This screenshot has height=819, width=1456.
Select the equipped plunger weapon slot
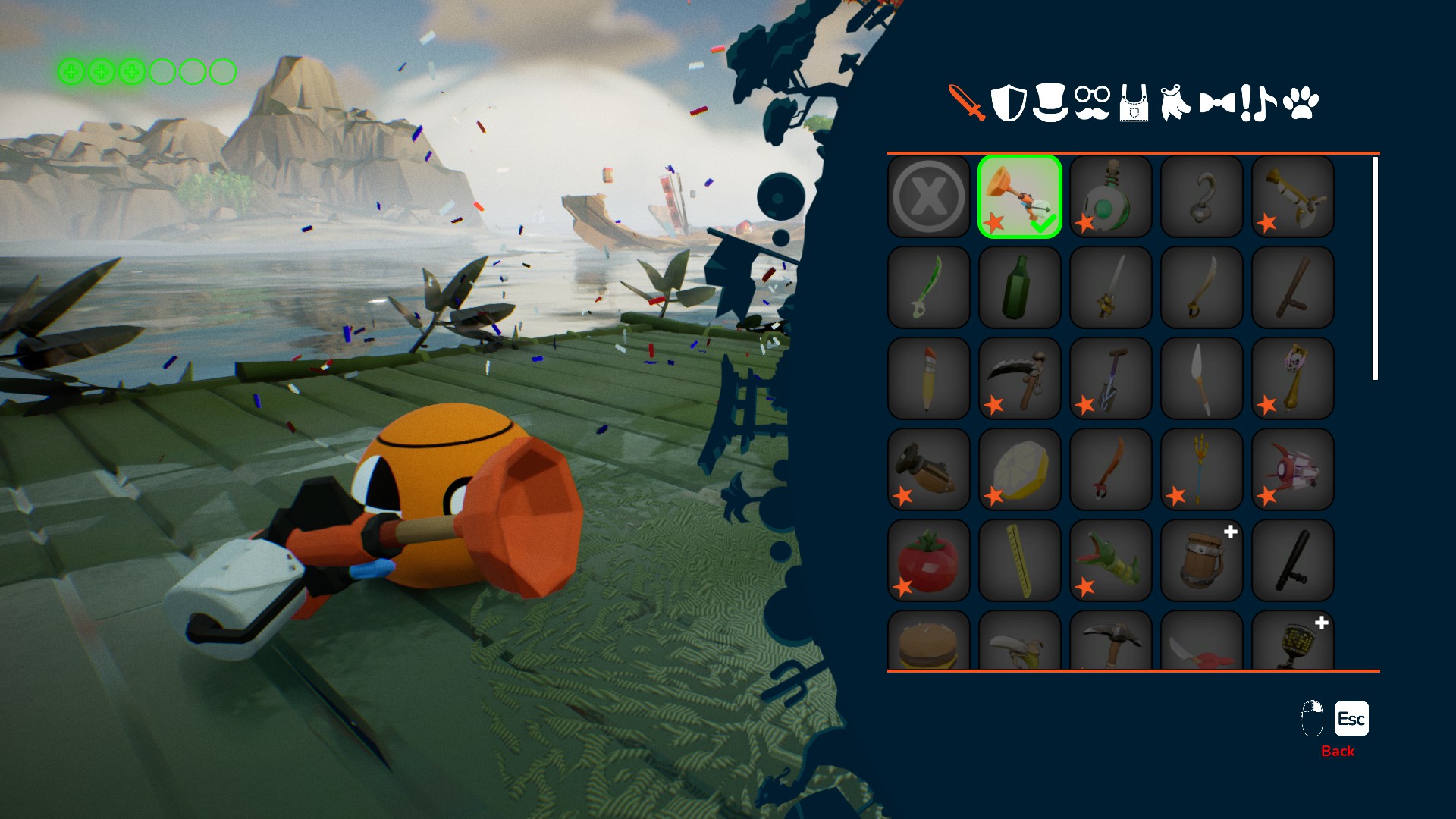click(x=1020, y=197)
